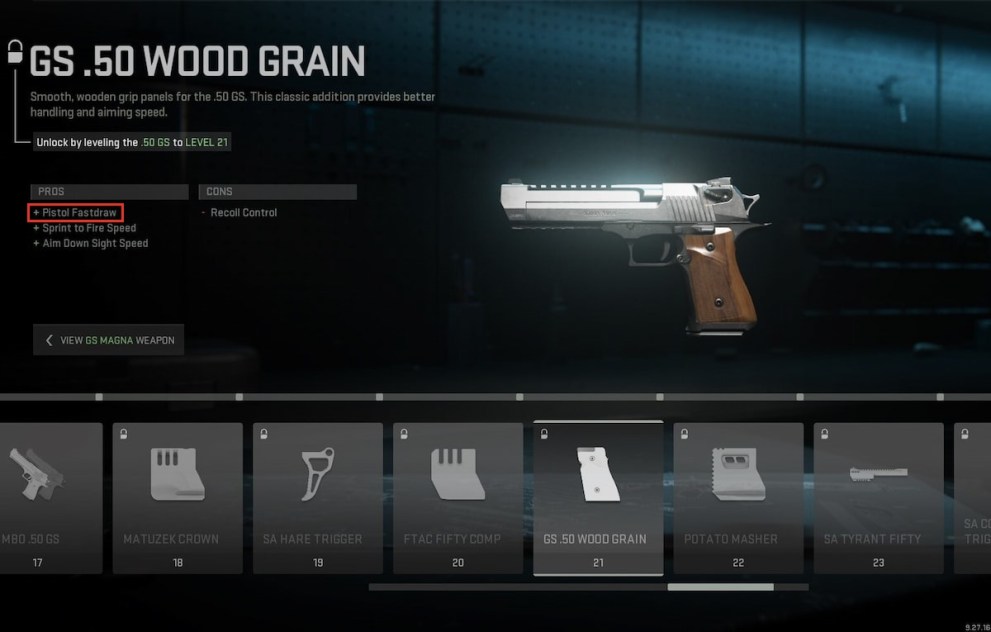991x632 pixels.
Task: Select the GS .50 Wood Grain grip tile
Action: 598,497
